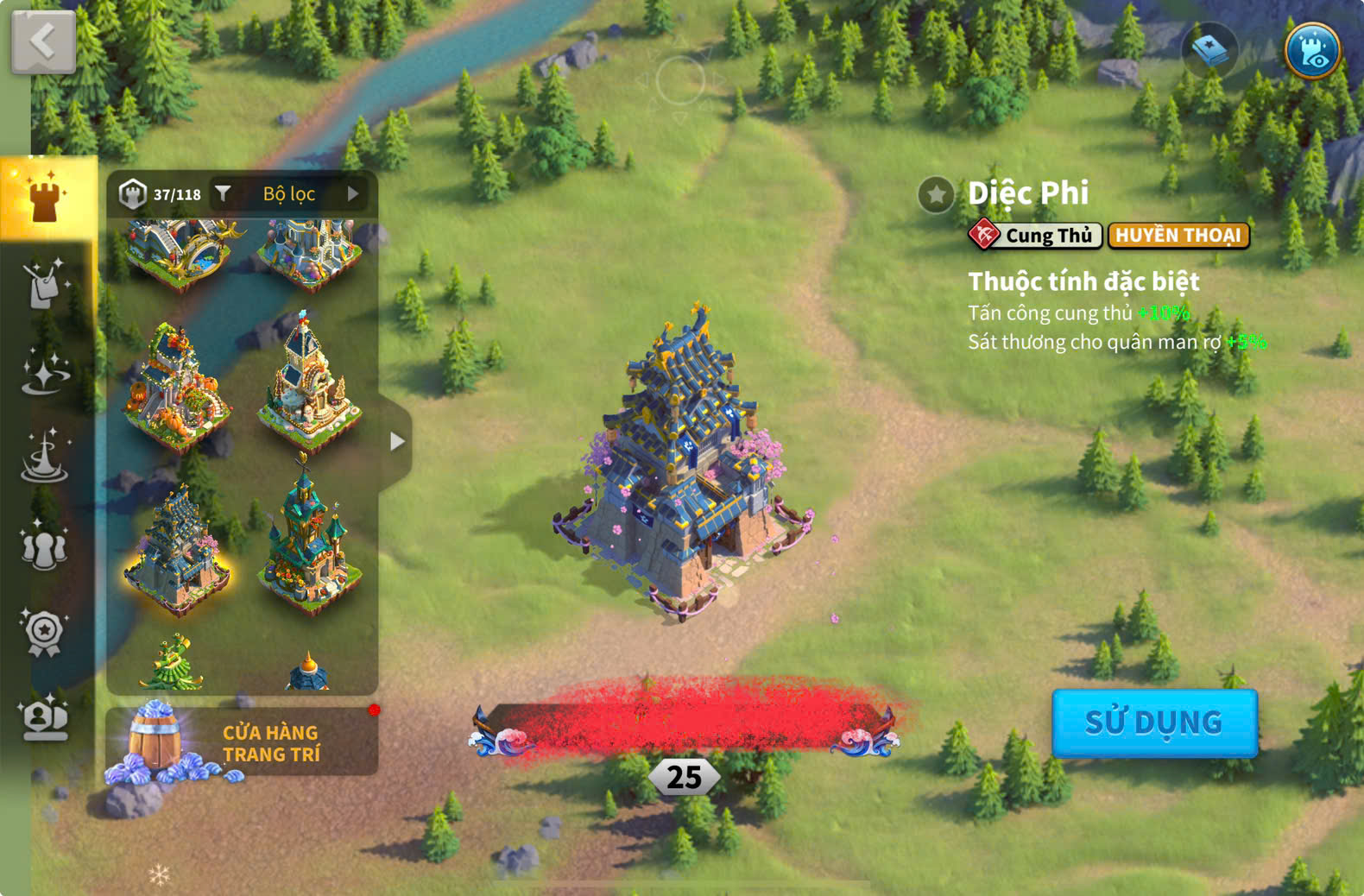Pick the green tower city theme
Viewport: 1364px width, 896px height.
coord(309,544)
